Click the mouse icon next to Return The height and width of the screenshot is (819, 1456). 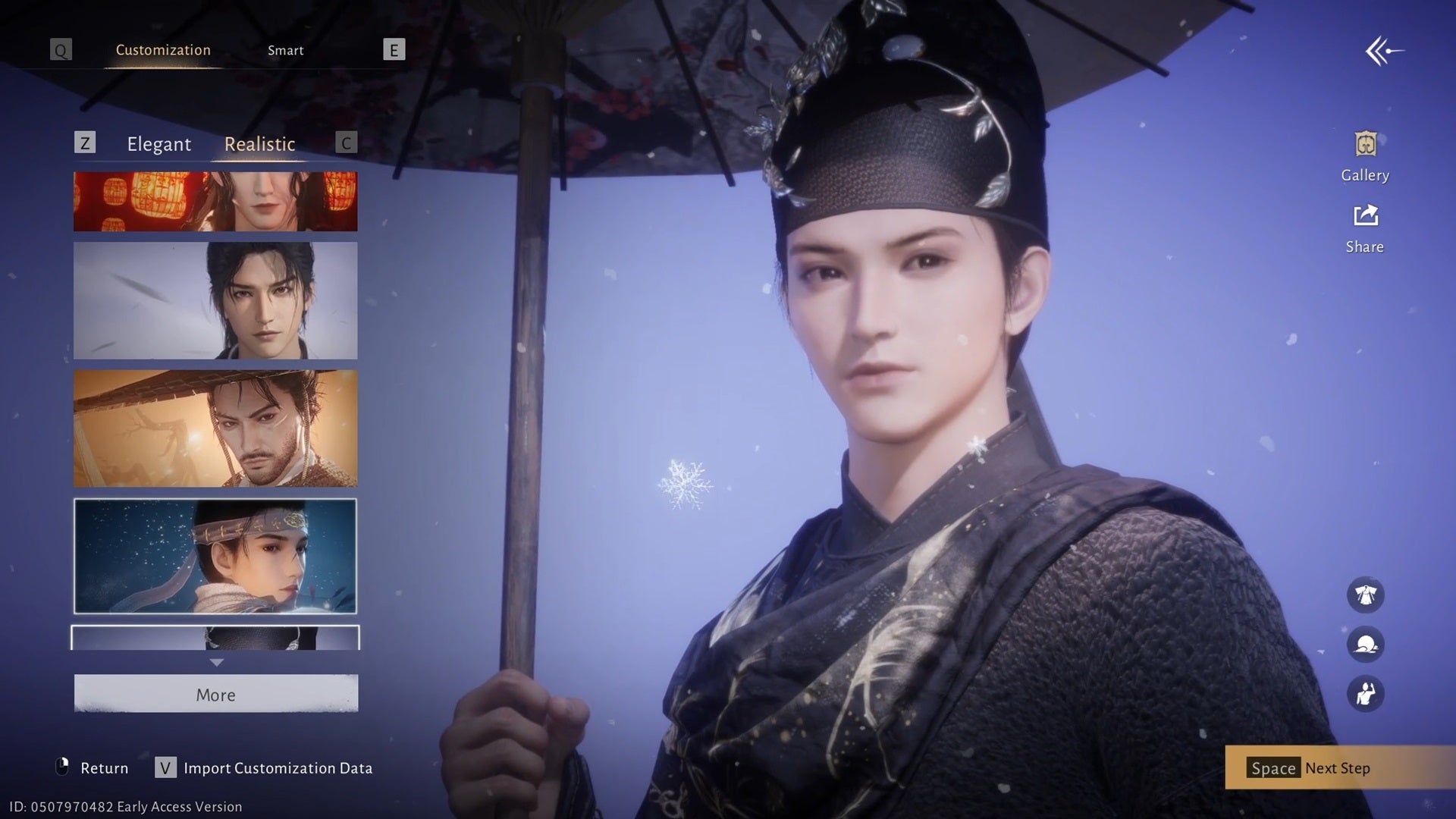coord(62,767)
